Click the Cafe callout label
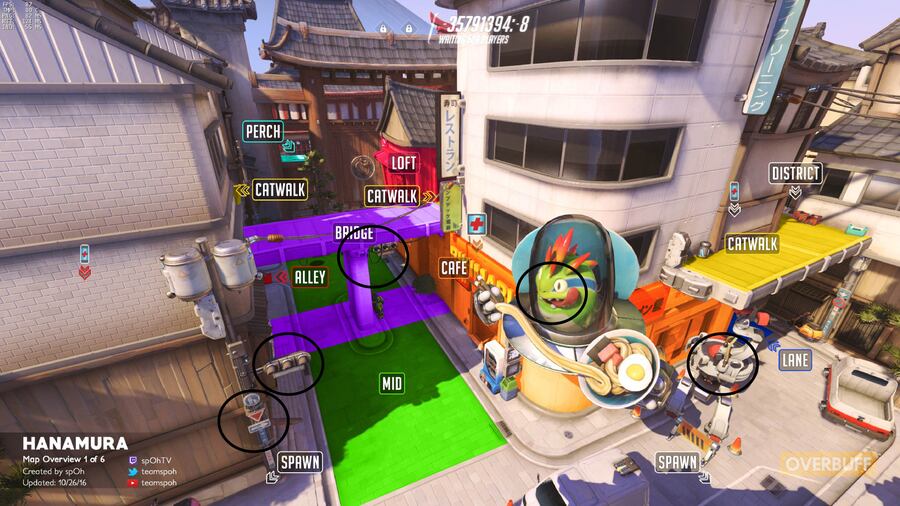900x506 pixels. (x=454, y=267)
